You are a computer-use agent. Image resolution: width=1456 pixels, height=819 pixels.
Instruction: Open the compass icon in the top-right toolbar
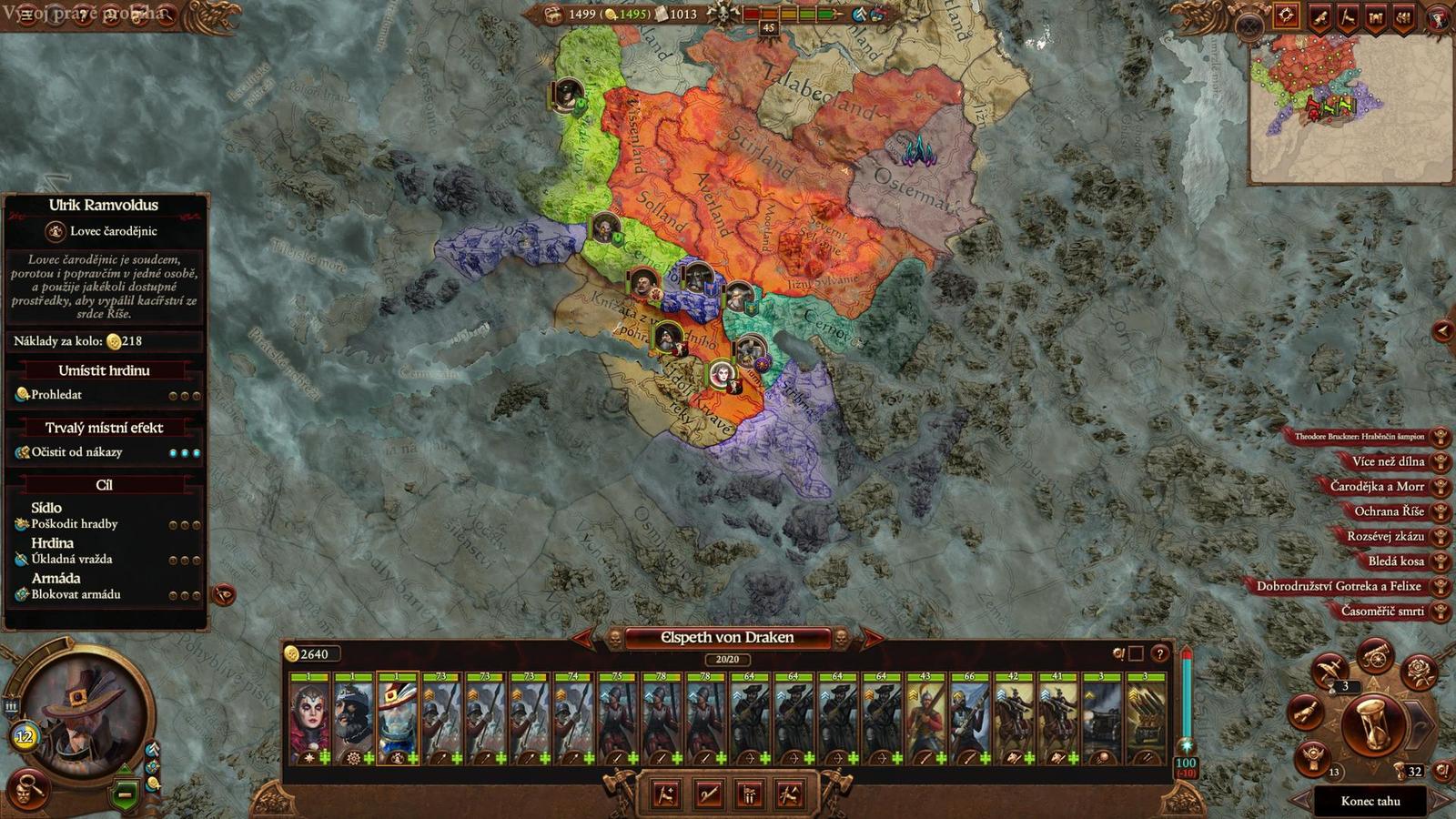1287,15
